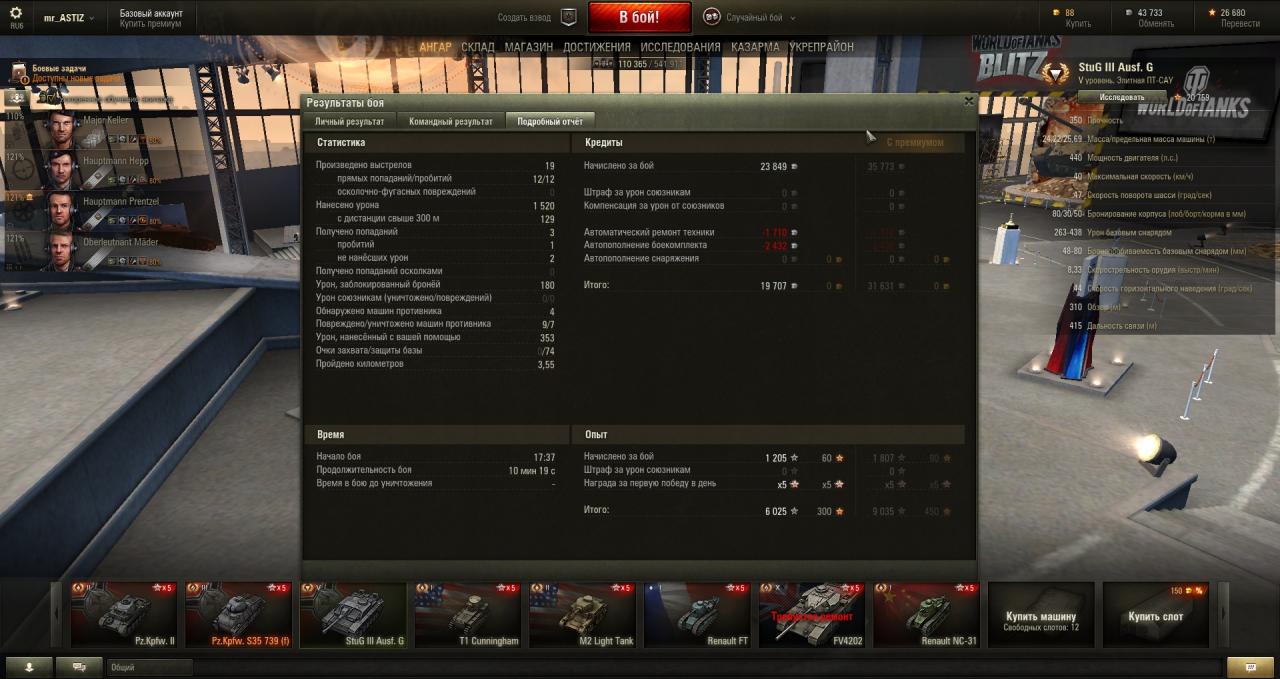
Task: Choose the T1 Cunningham tank
Action: (x=468, y=615)
